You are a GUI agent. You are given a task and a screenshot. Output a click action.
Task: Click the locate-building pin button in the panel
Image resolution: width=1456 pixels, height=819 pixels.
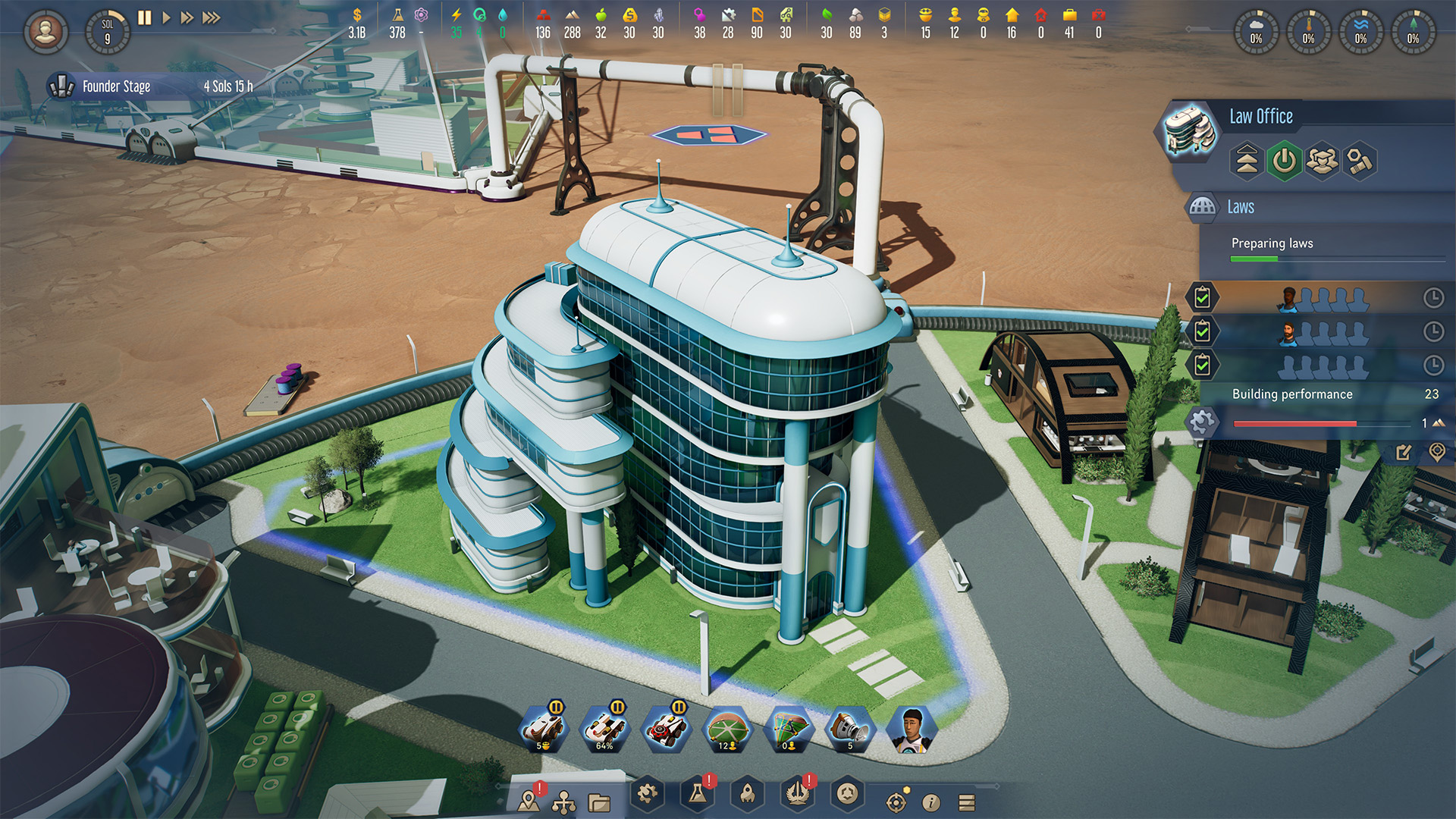point(1436,452)
